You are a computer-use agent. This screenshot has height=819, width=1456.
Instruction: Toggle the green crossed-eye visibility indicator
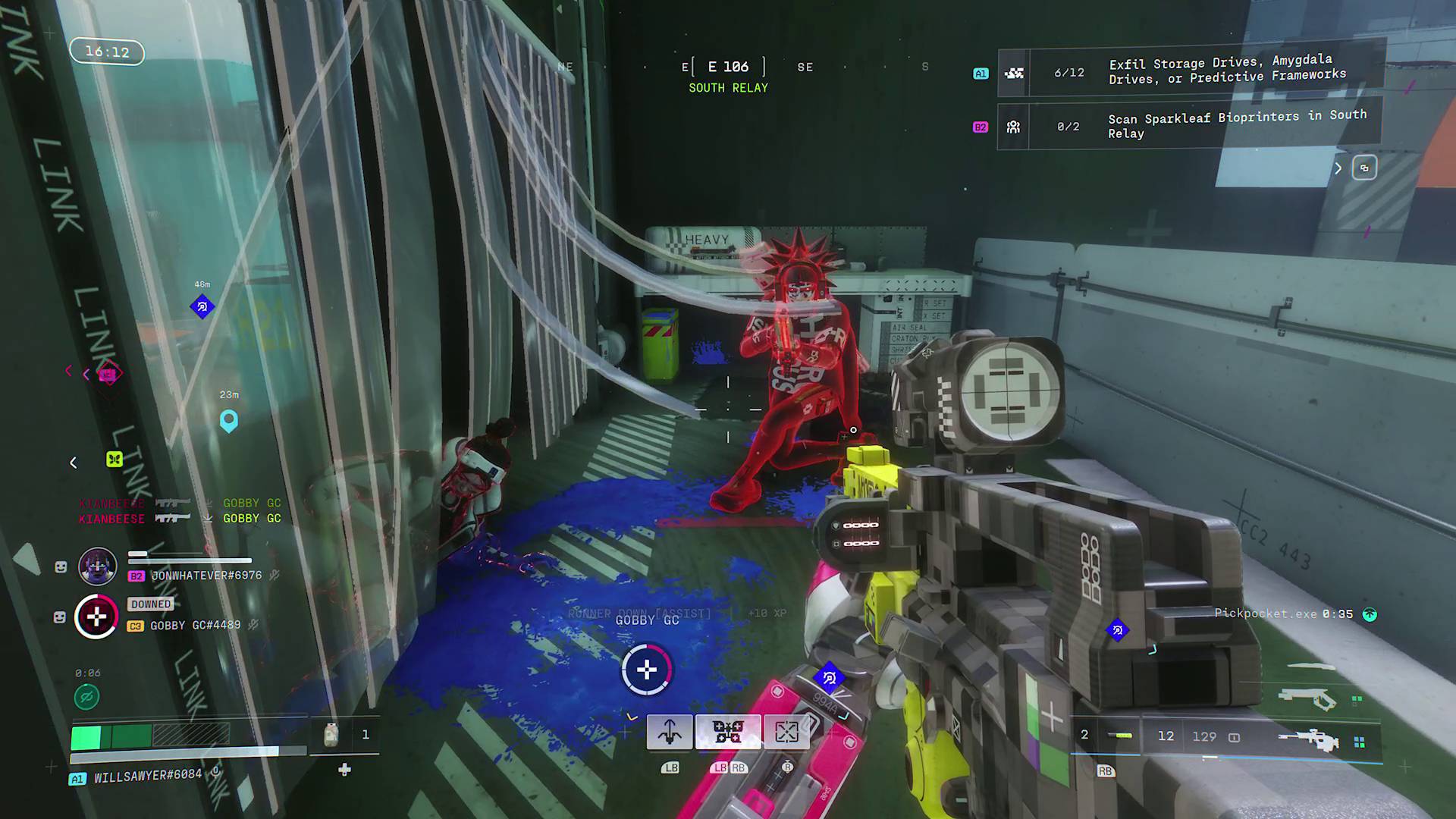tap(87, 696)
